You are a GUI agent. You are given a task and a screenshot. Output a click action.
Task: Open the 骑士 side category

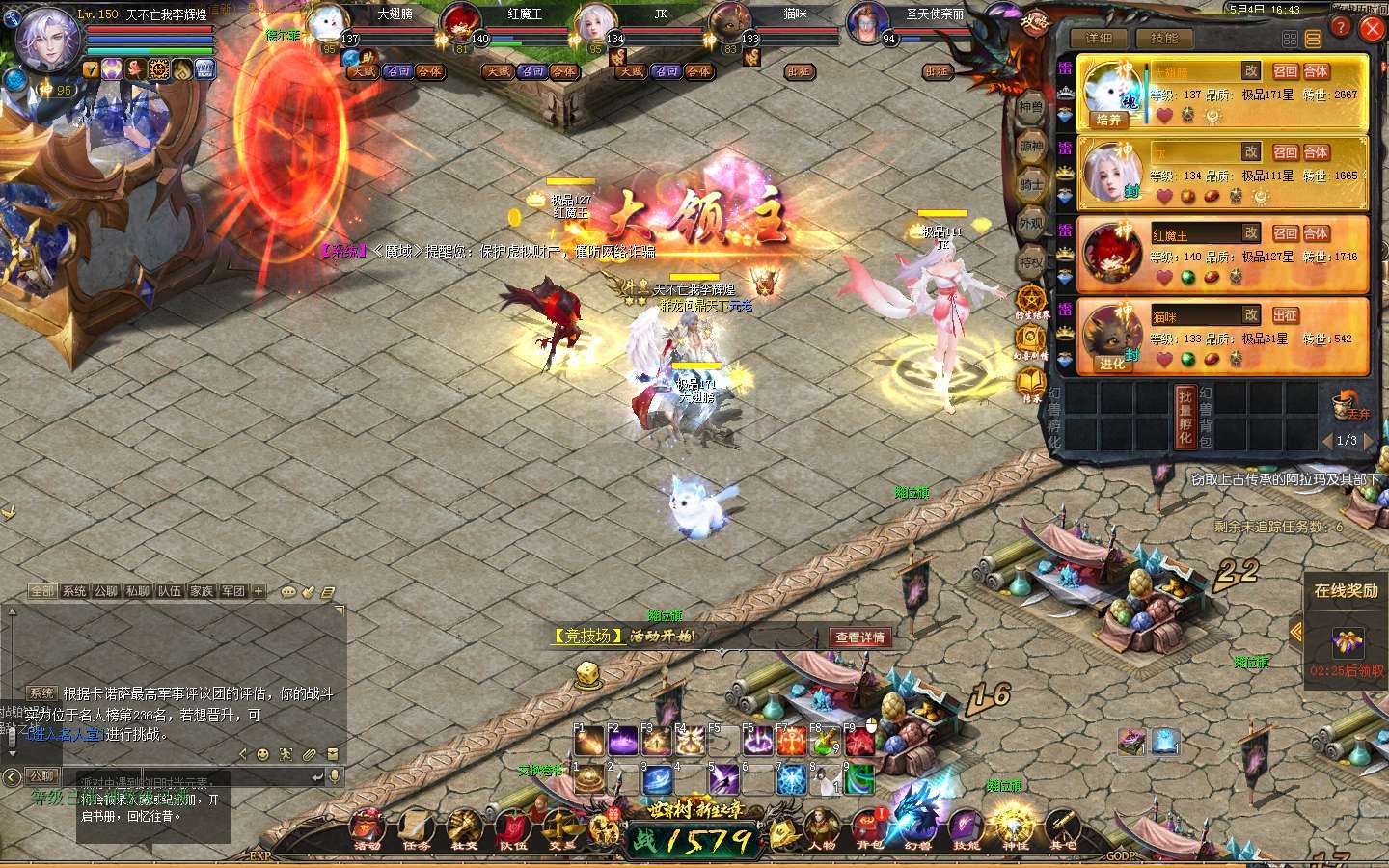pyautogui.click(x=1031, y=184)
